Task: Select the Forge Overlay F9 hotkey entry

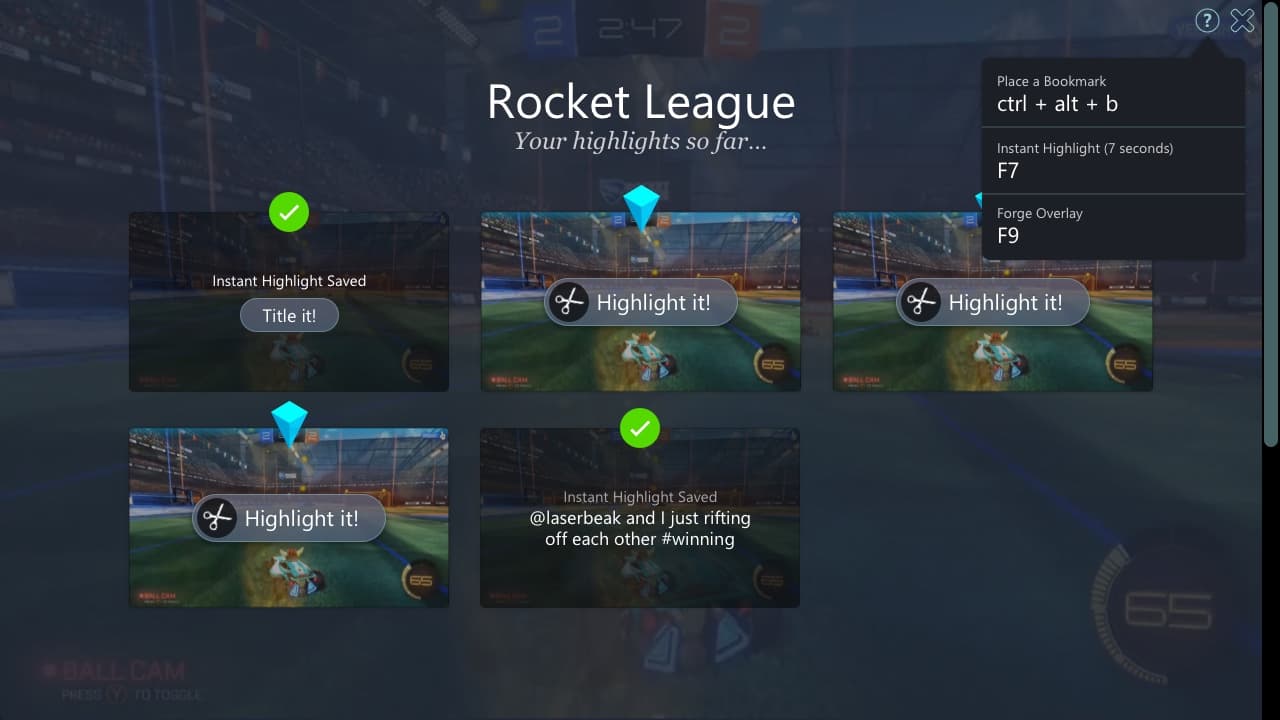Action: 1113,226
